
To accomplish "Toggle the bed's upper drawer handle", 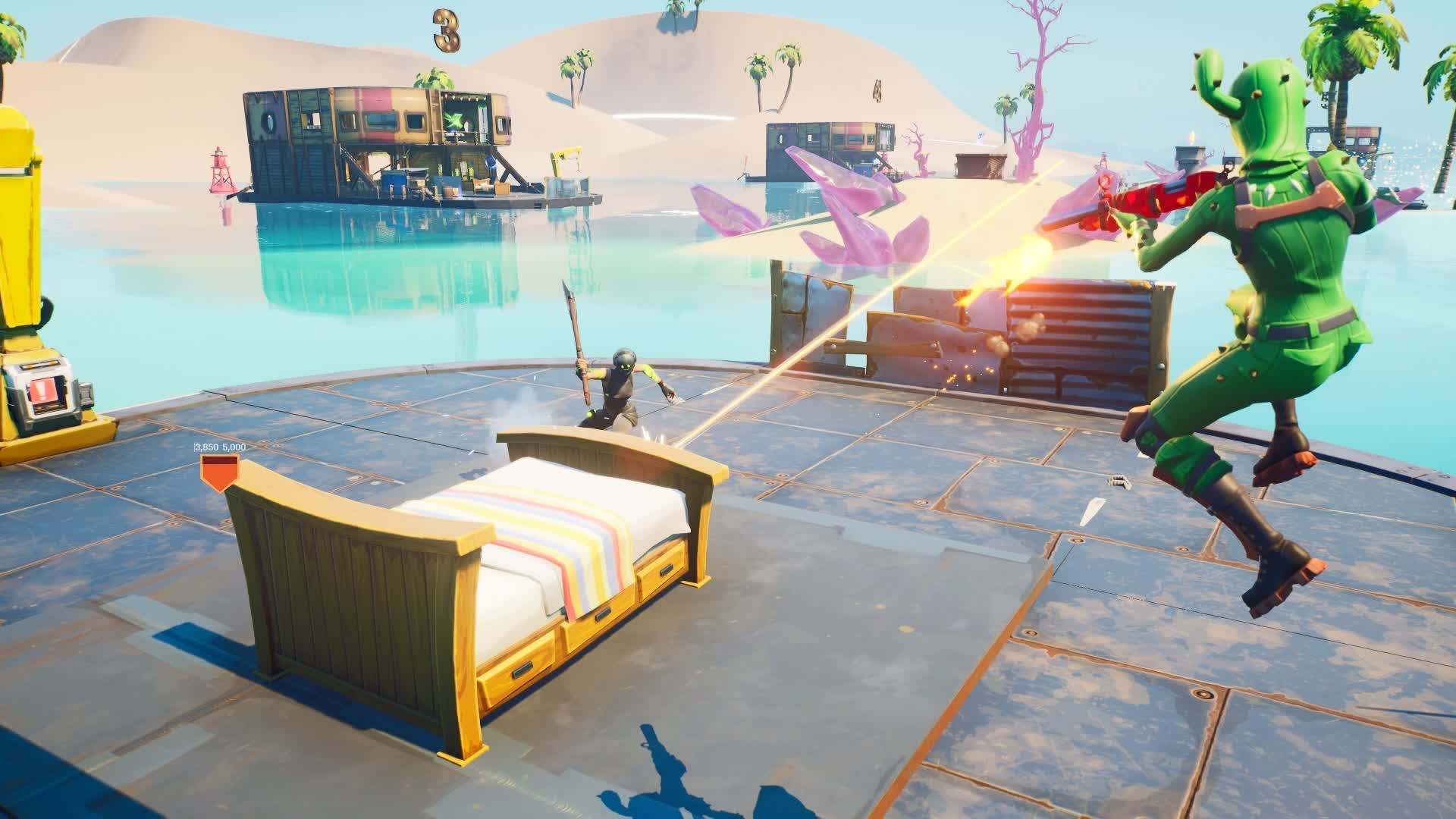I will coord(665,570).
